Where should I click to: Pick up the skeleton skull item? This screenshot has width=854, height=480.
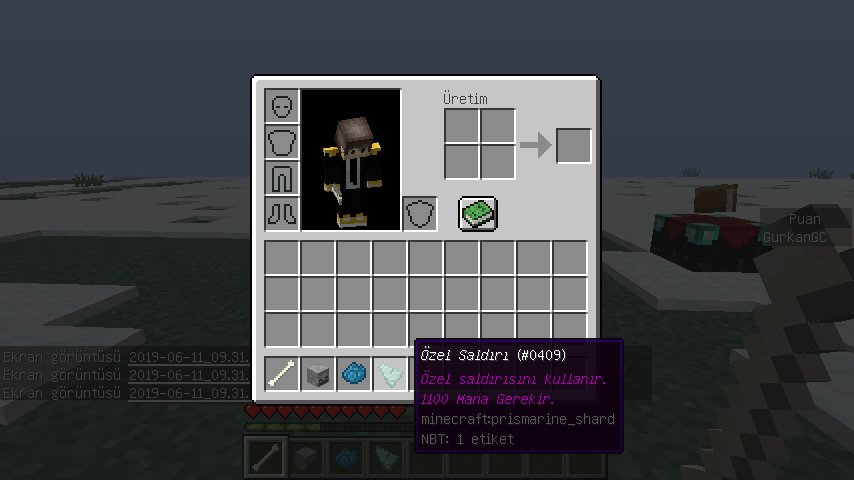[x=318, y=374]
